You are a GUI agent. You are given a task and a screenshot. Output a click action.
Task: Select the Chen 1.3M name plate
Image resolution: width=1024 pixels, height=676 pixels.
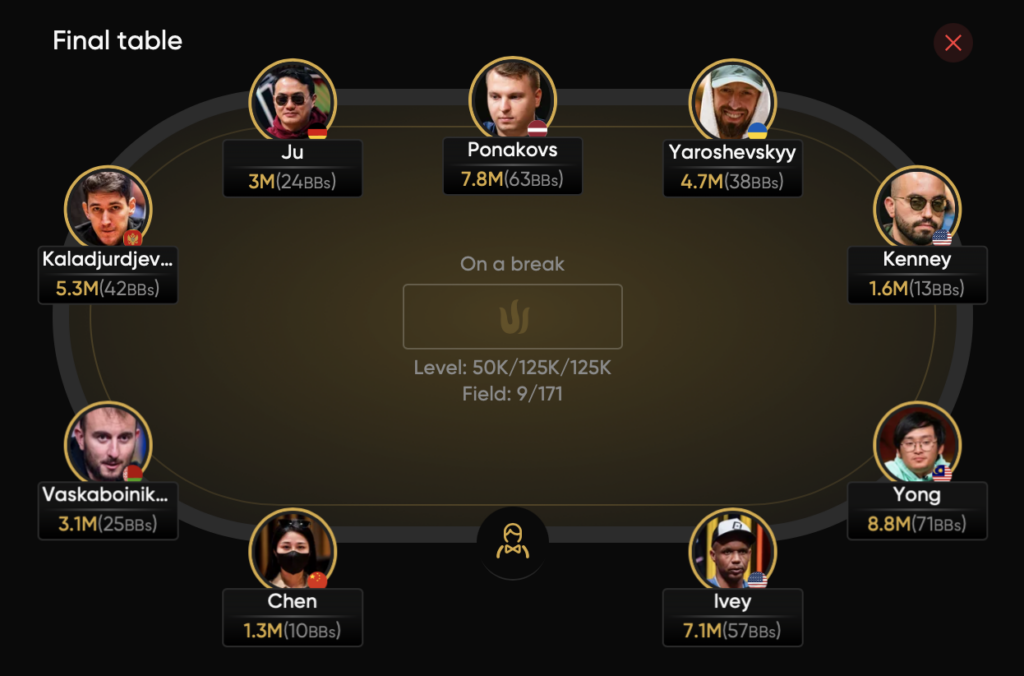[x=292, y=617]
